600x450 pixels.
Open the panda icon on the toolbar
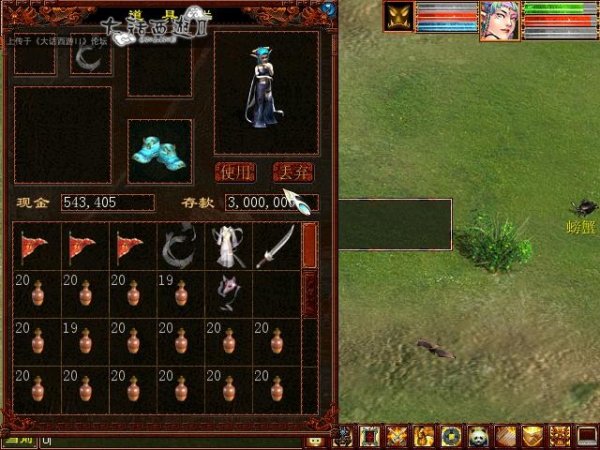pos(479,437)
